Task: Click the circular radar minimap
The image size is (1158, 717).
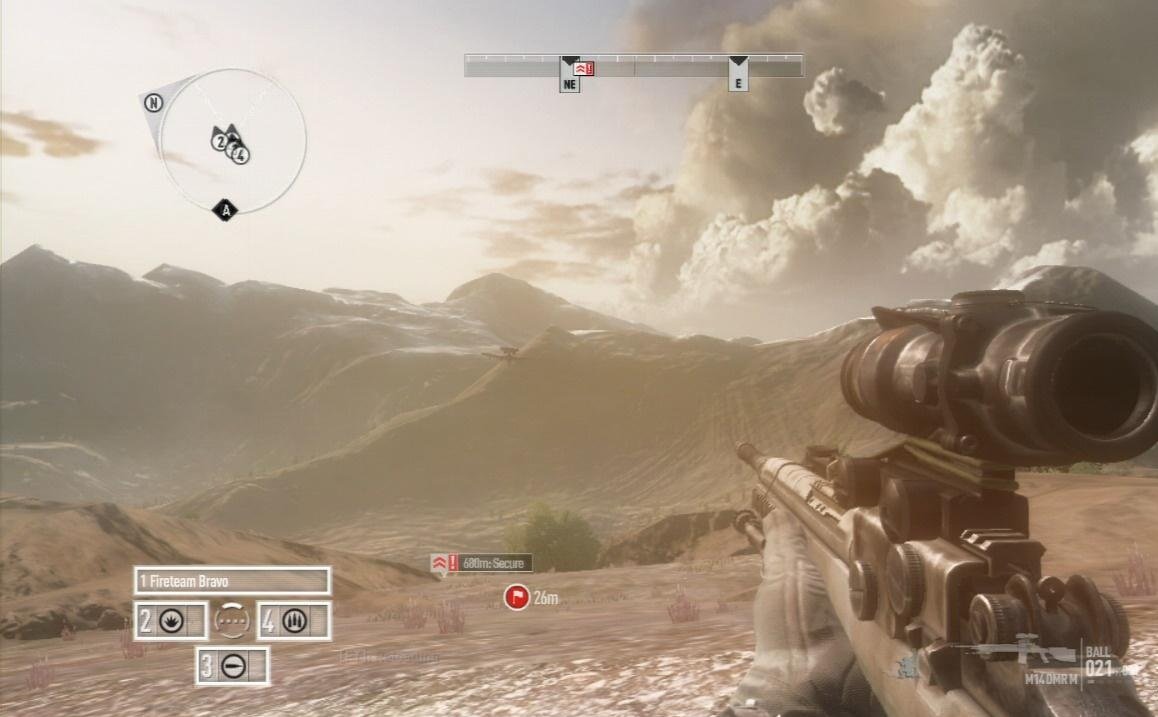Action: coord(232,140)
